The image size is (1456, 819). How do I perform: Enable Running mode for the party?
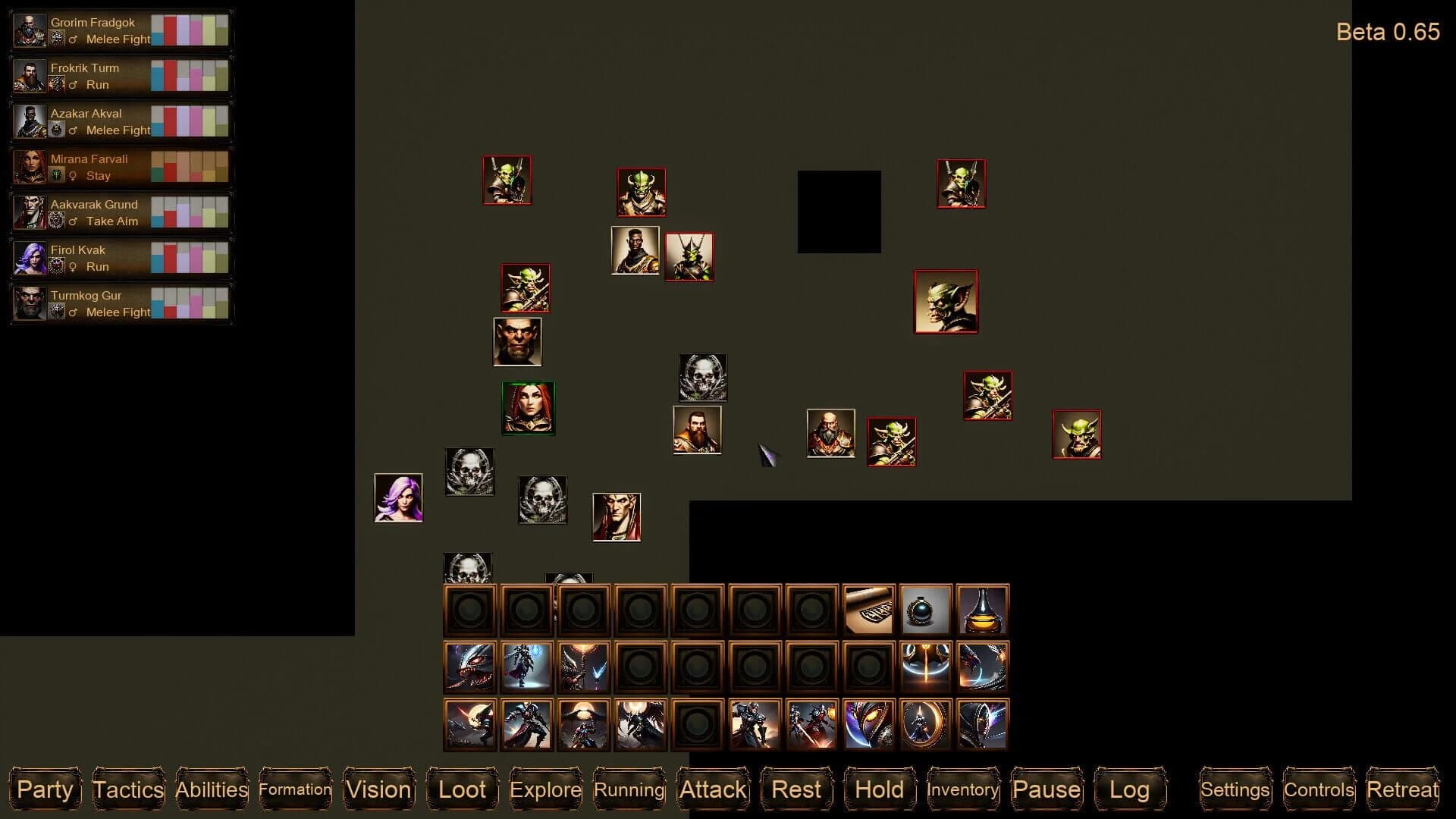coord(629,789)
